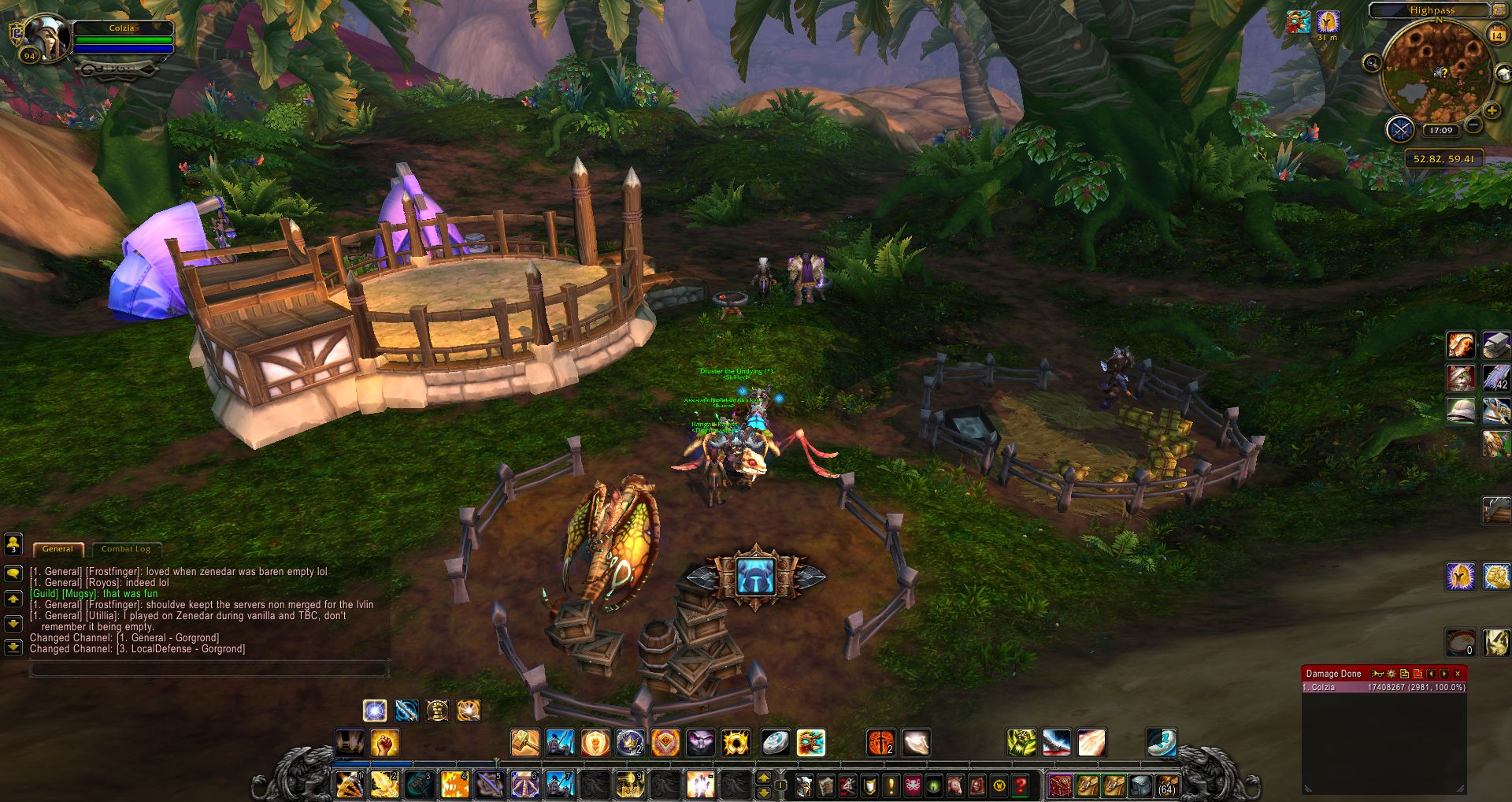1512x802 pixels.
Task: Activate the golden fist ability icon
Action: 384,742
